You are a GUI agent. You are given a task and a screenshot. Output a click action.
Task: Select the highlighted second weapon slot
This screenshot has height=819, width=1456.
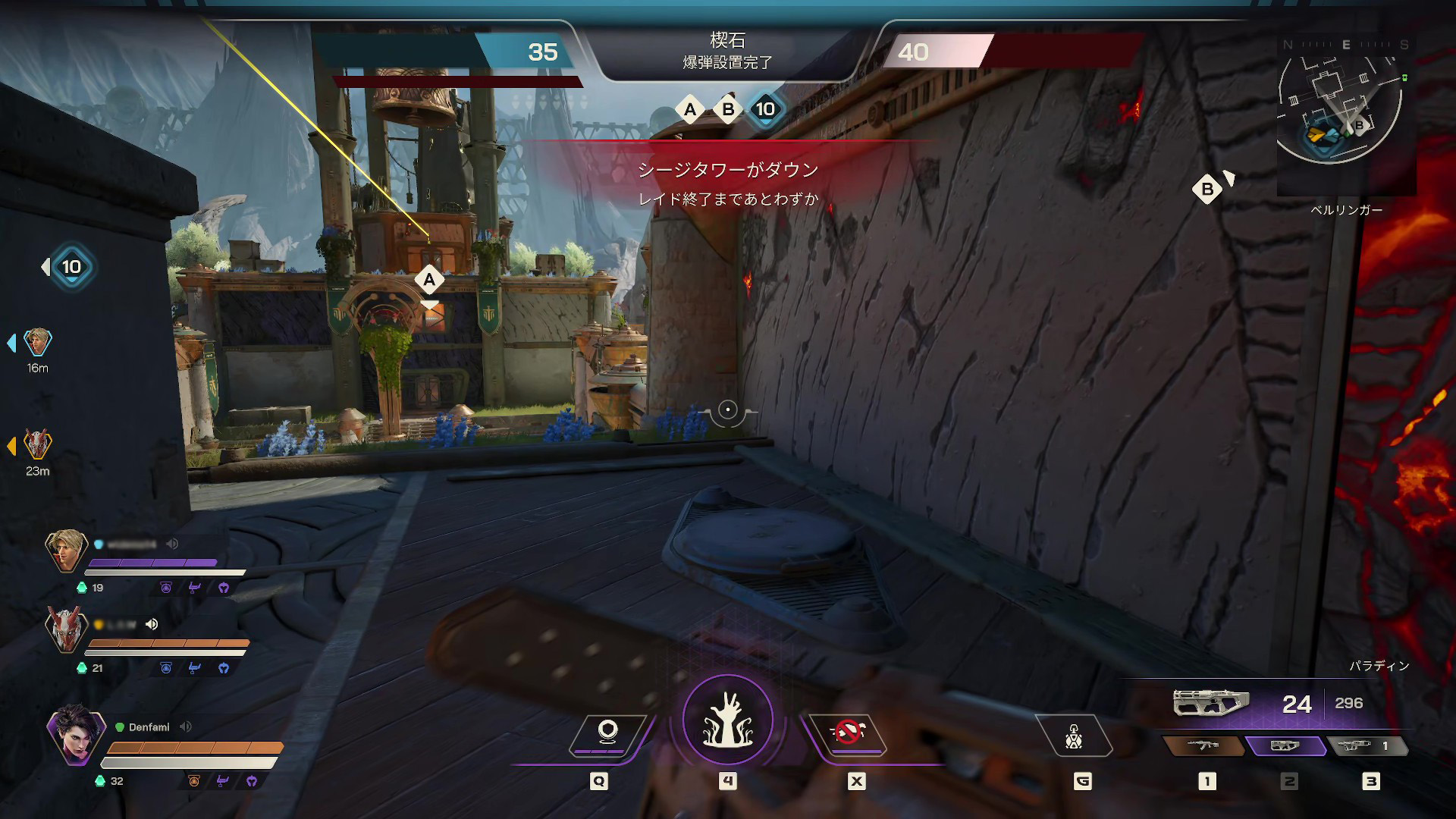[x=1285, y=746]
